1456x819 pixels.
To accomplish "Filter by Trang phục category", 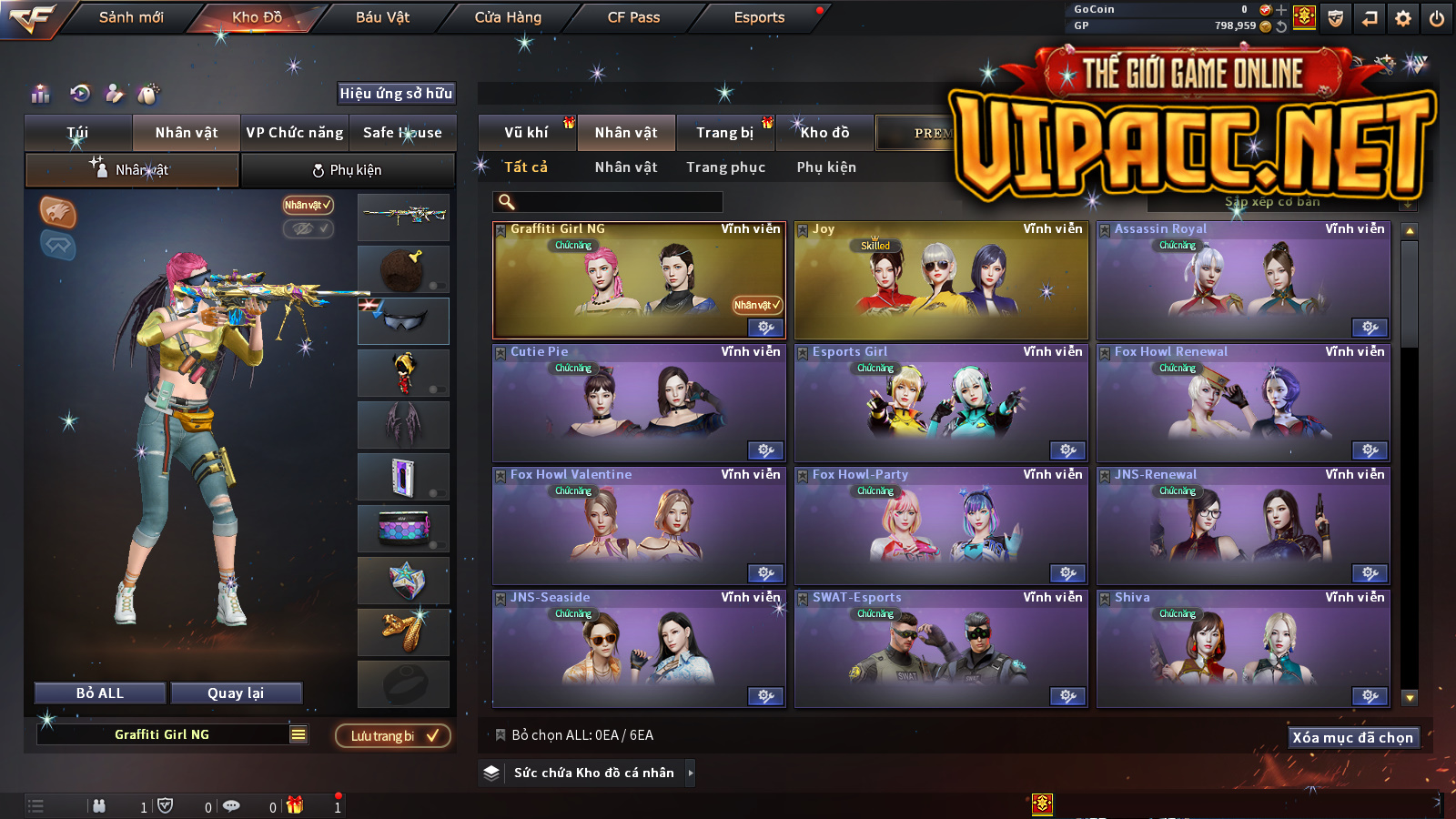I will (x=725, y=167).
